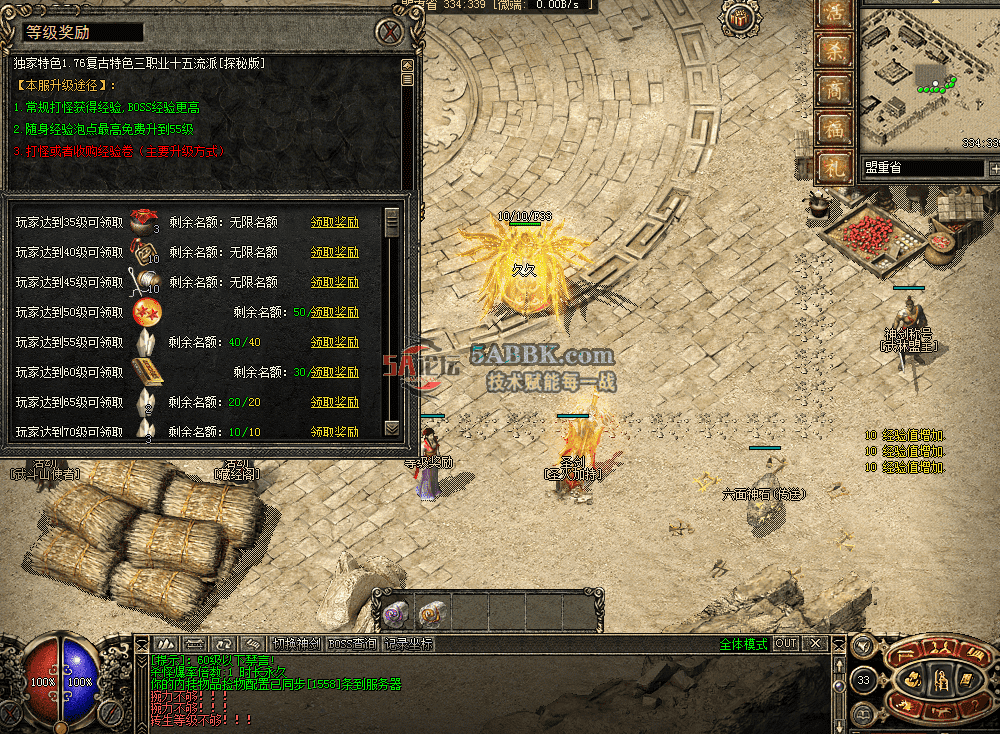Open the BOSS查询 lookup
This screenshot has height=734, width=1000.
(x=353, y=644)
